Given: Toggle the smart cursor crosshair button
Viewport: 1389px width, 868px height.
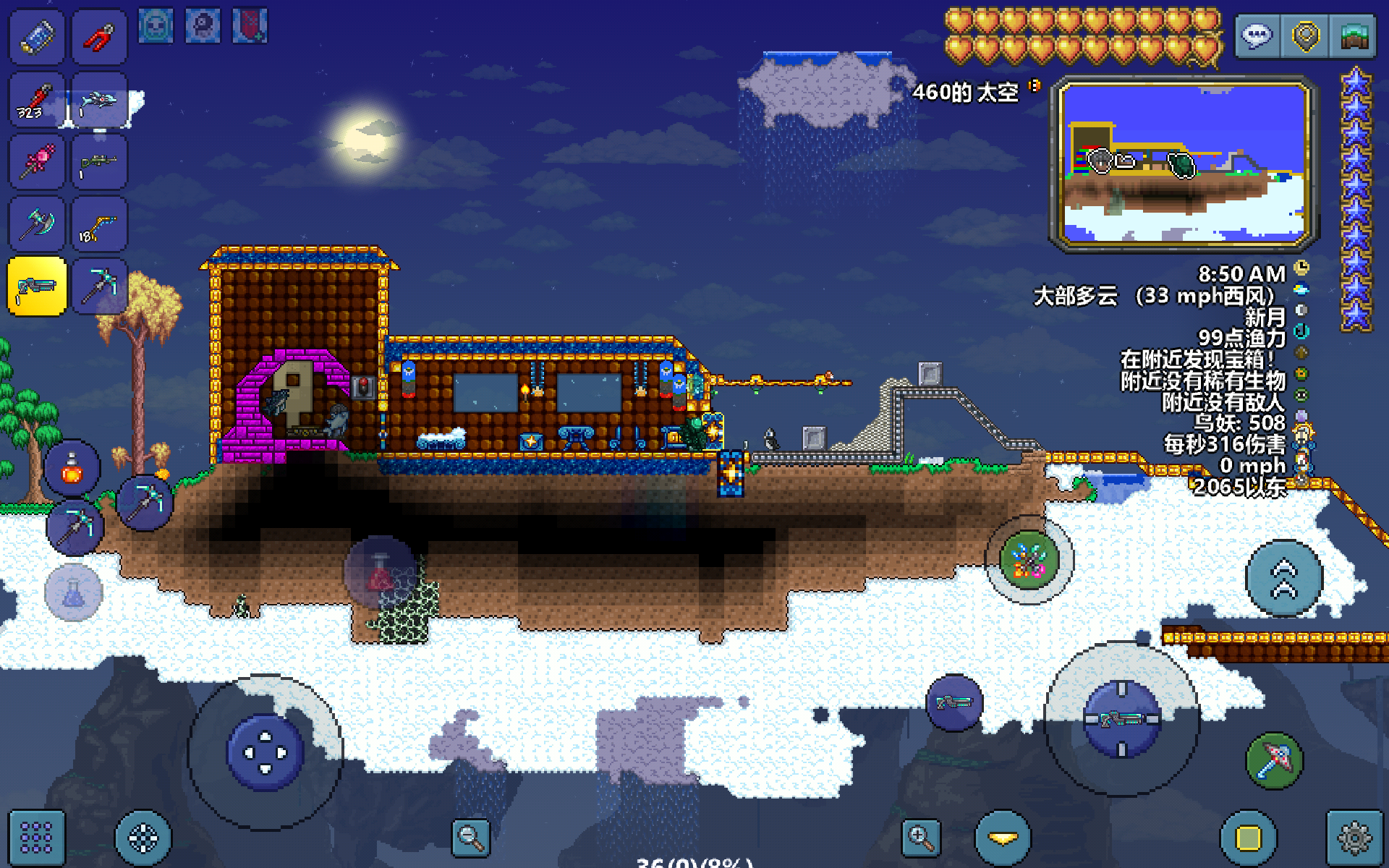Looking at the screenshot, I should click(143, 838).
